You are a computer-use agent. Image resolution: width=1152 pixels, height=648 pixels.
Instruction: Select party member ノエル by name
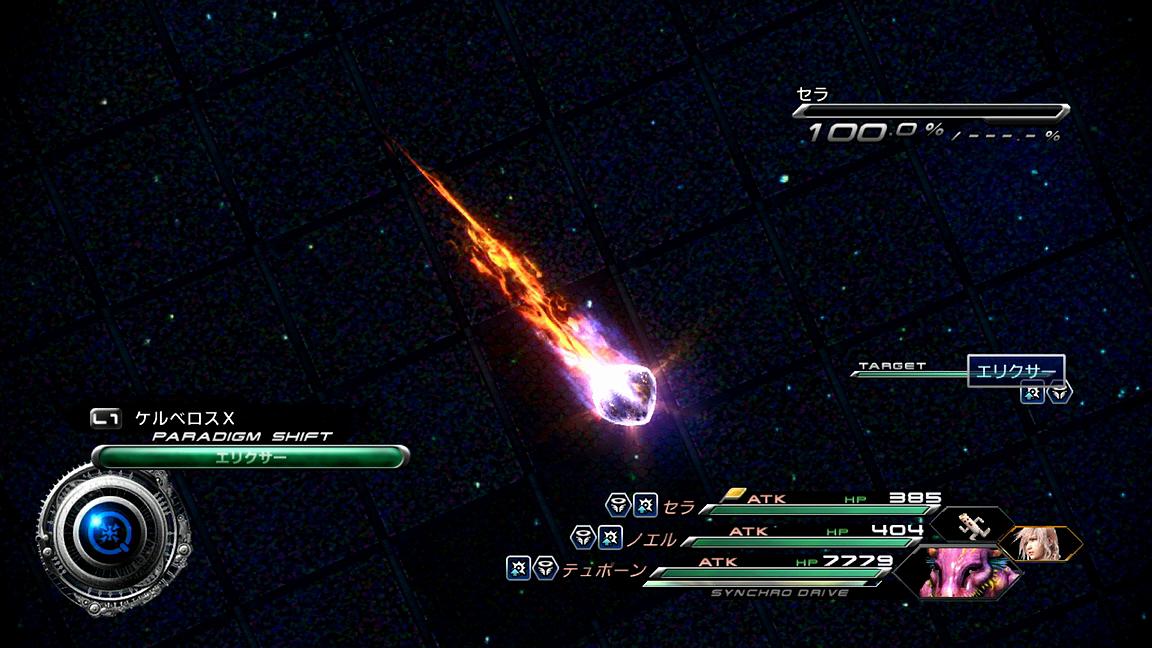tap(650, 539)
